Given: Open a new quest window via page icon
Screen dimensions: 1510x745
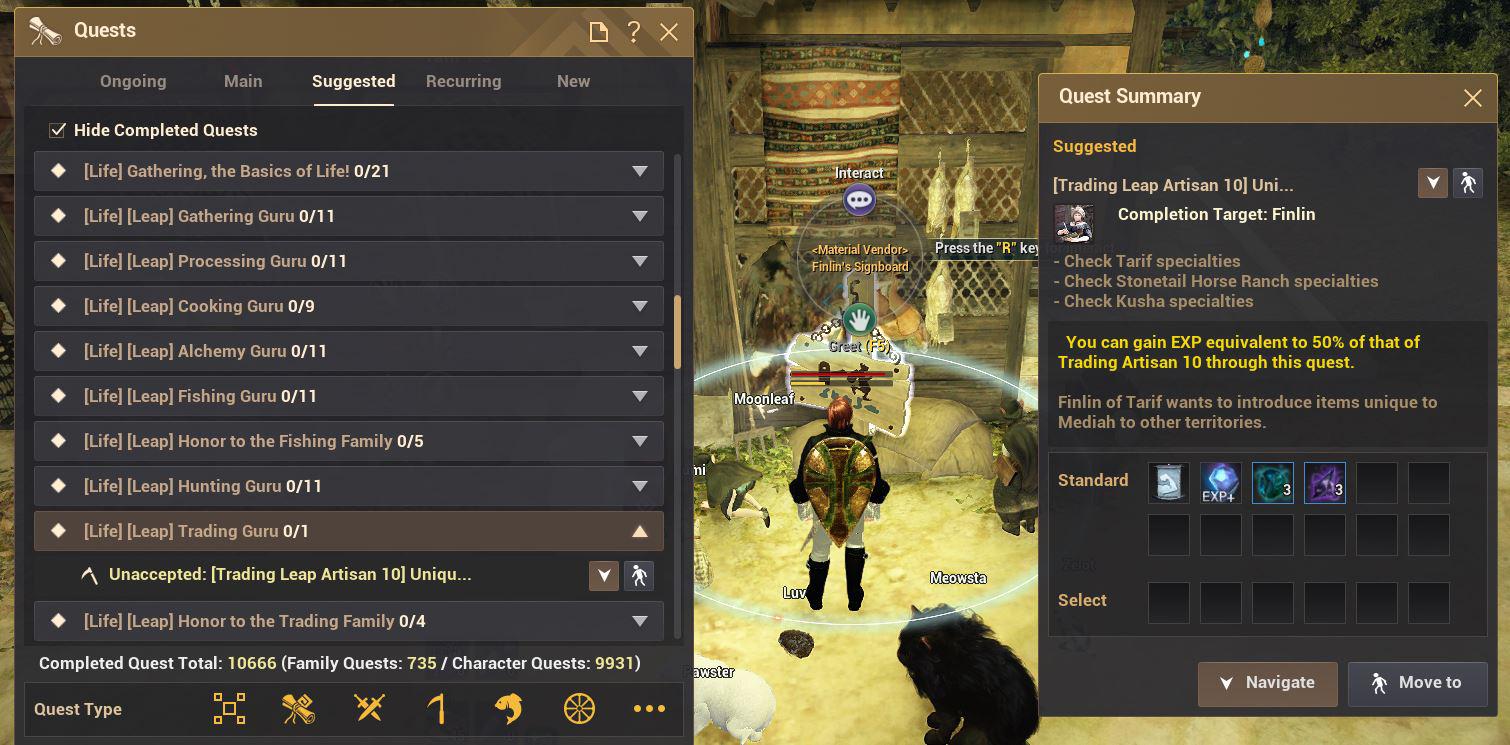Looking at the screenshot, I should click(597, 31).
